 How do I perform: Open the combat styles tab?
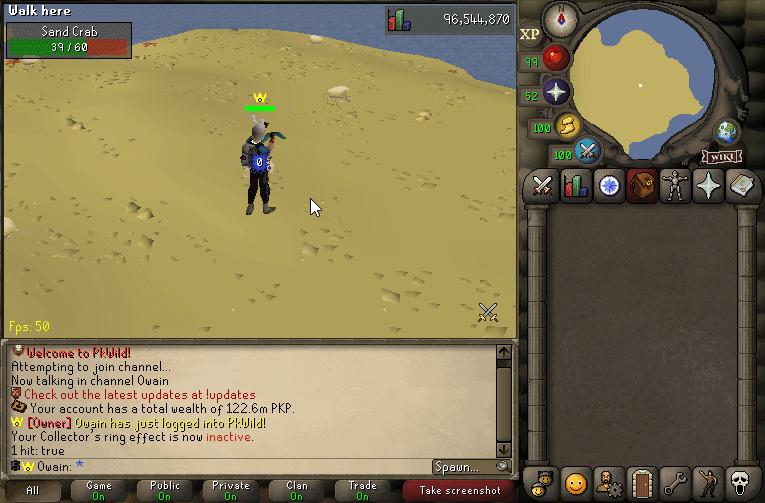tap(542, 186)
